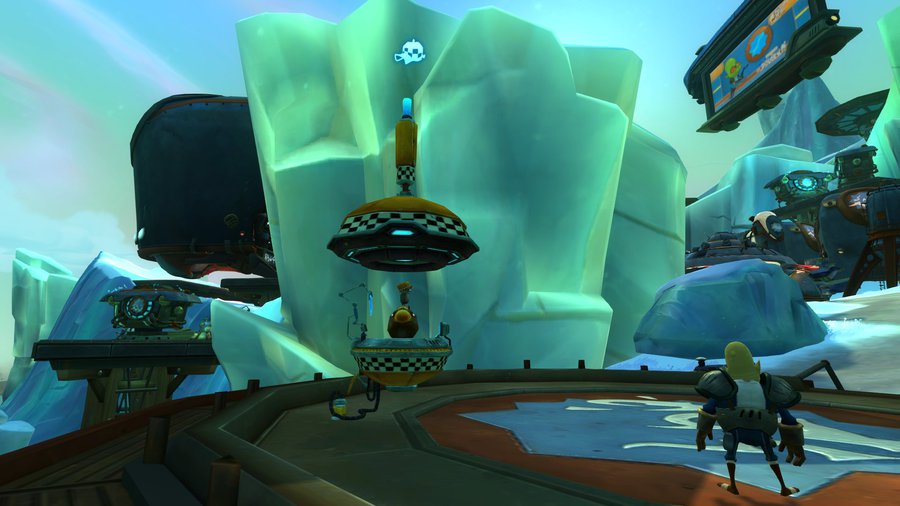The width and height of the screenshot is (900, 506).
Task: Click the taxi marker icon above the flight stand
Action: coord(409,53)
